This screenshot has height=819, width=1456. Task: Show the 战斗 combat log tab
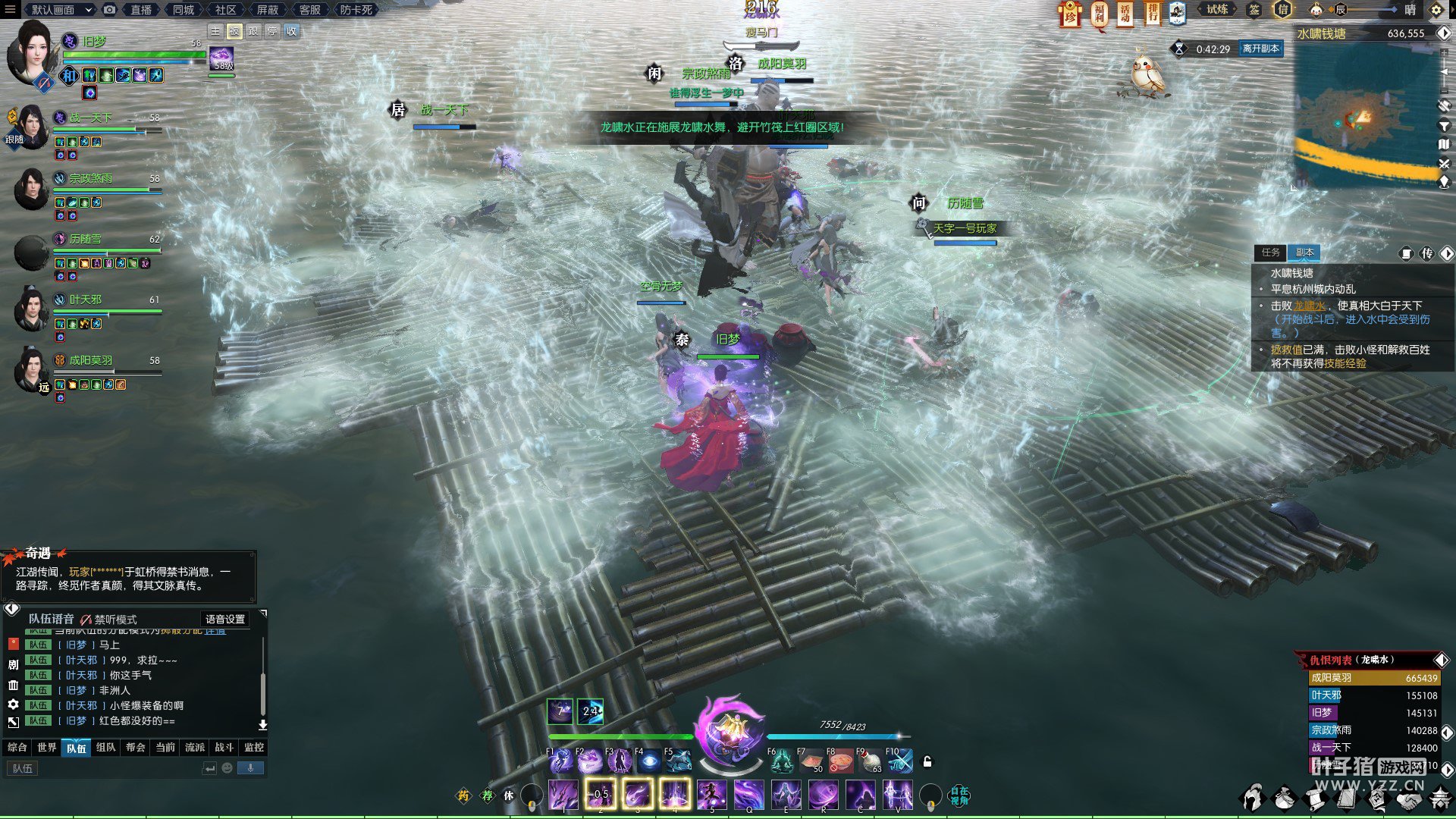click(x=224, y=748)
